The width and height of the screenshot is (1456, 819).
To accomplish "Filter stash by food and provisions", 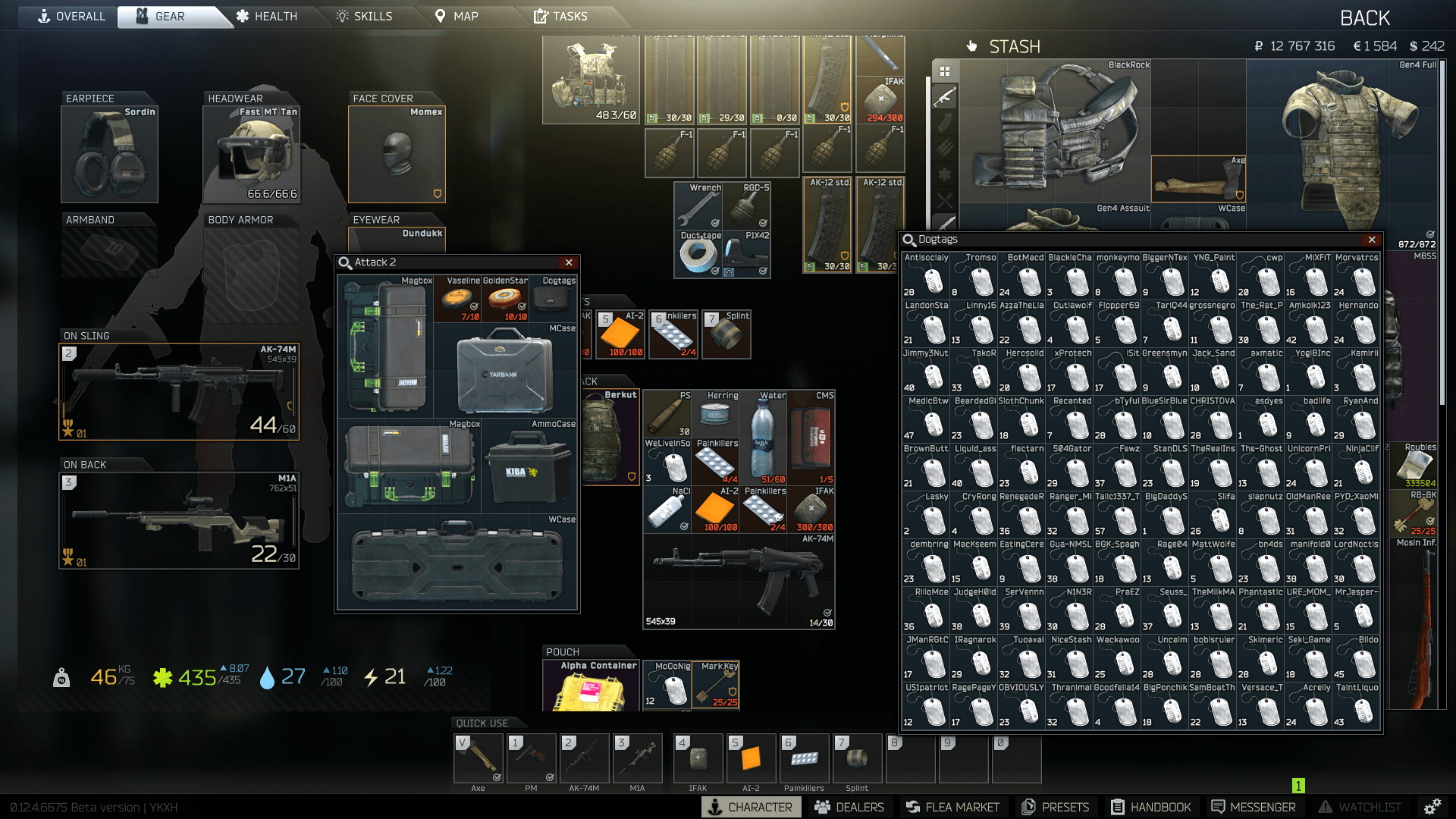I will tap(946, 198).
